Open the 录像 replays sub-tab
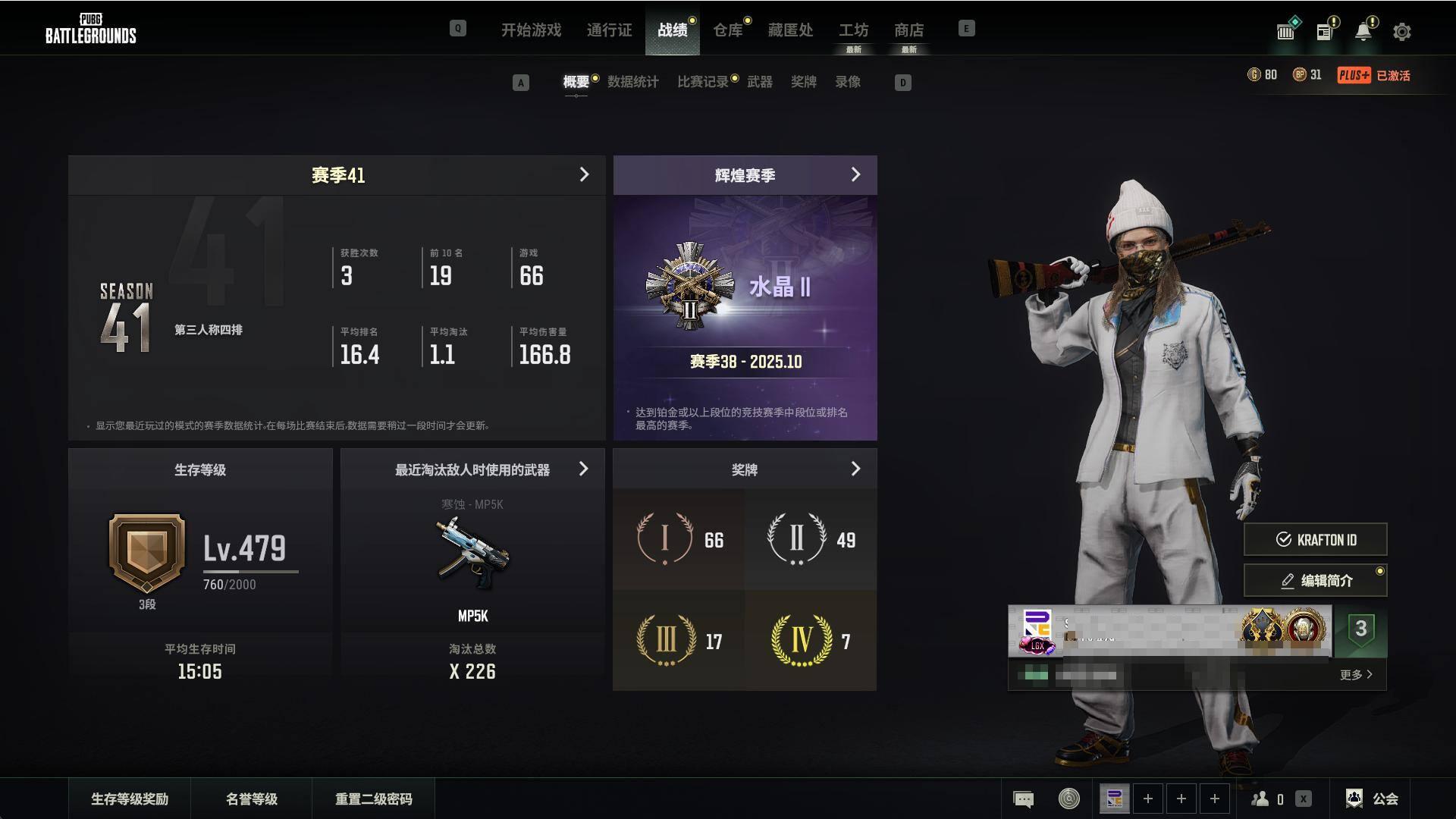The width and height of the screenshot is (1456, 819). point(847,82)
